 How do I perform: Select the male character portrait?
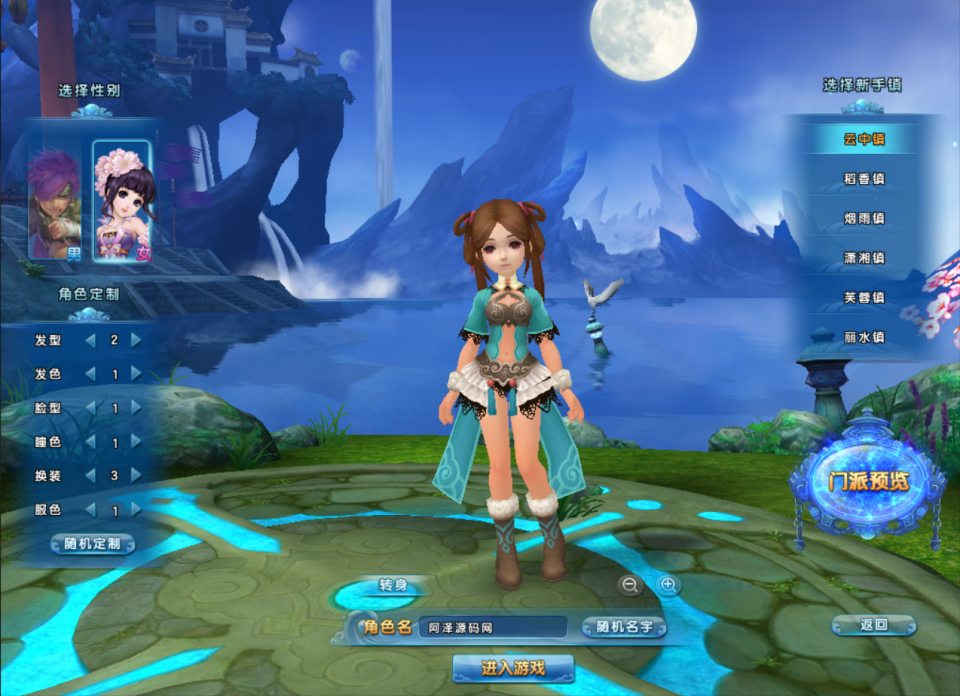(x=54, y=202)
